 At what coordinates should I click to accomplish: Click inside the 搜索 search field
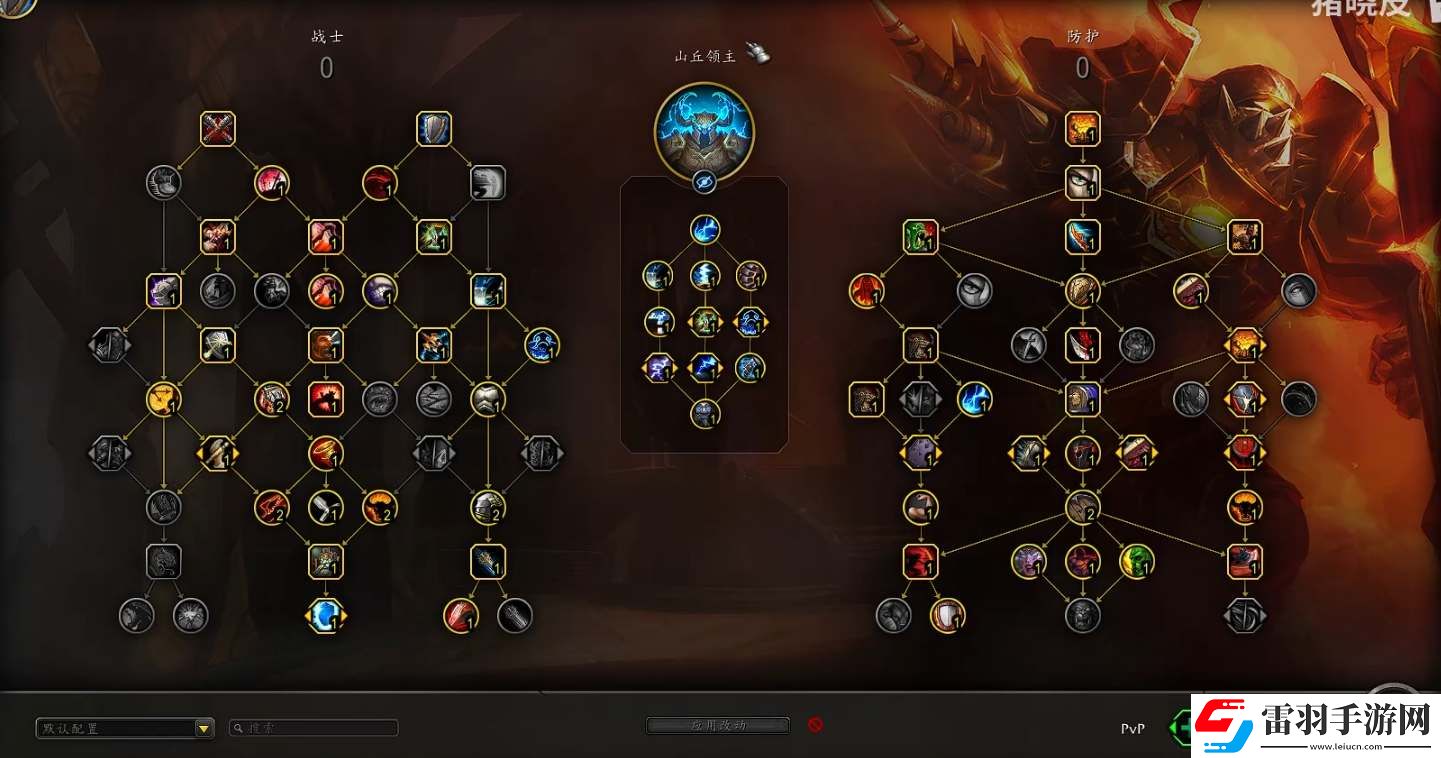(313, 728)
